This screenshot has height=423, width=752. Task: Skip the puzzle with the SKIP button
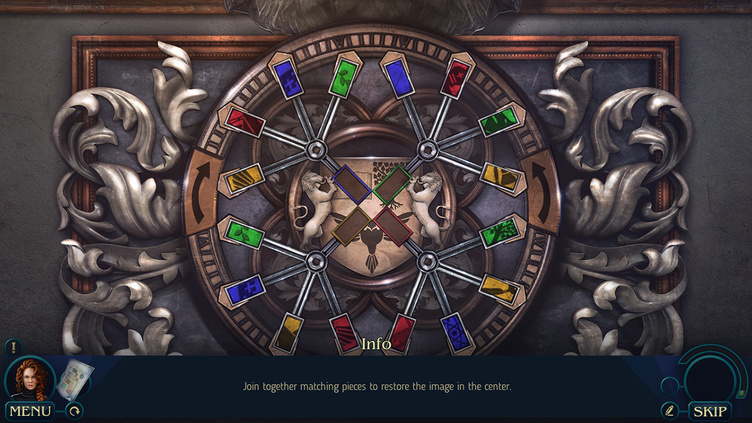710,410
